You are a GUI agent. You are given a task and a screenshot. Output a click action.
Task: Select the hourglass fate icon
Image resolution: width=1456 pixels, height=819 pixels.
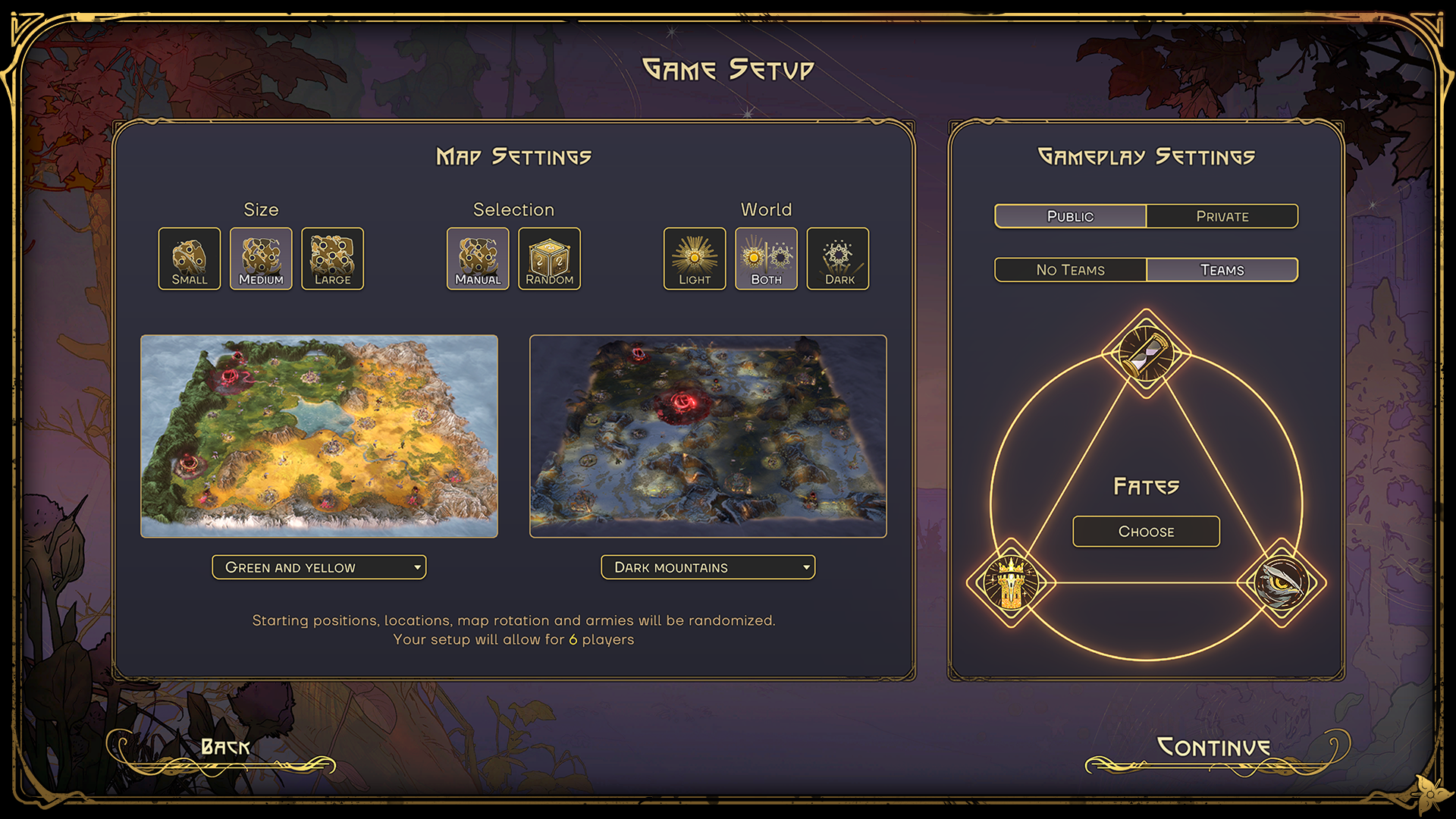click(x=1146, y=353)
